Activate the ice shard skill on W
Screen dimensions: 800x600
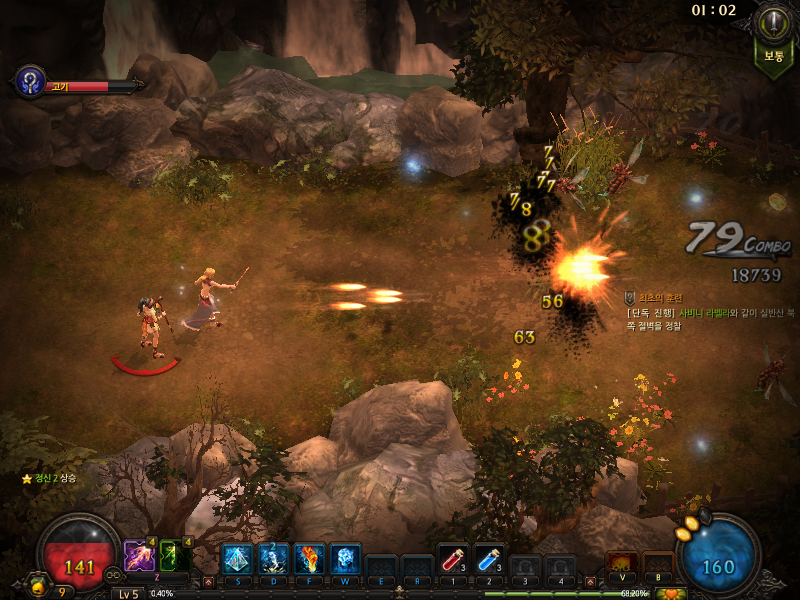click(x=346, y=558)
